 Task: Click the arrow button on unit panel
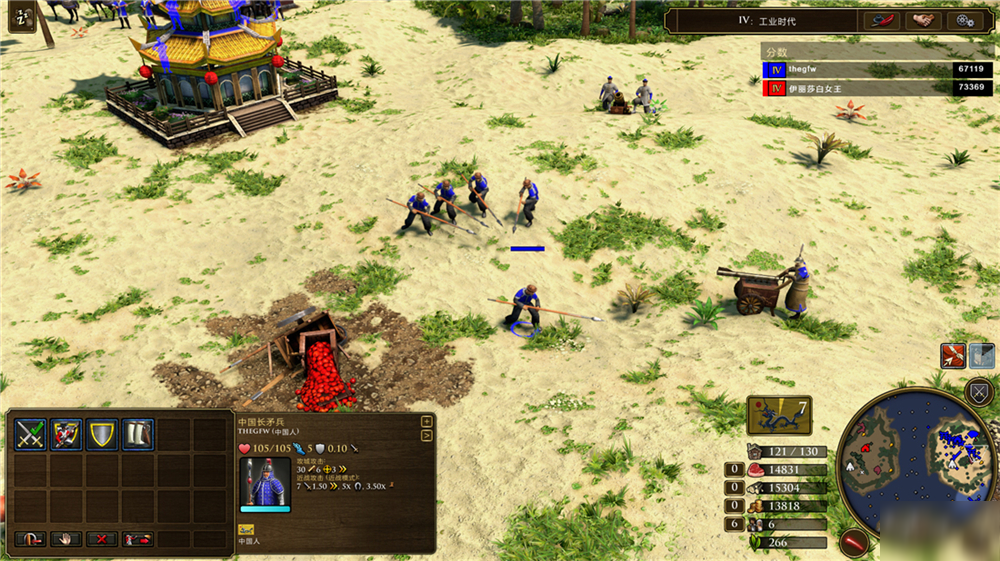[x=427, y=435]
